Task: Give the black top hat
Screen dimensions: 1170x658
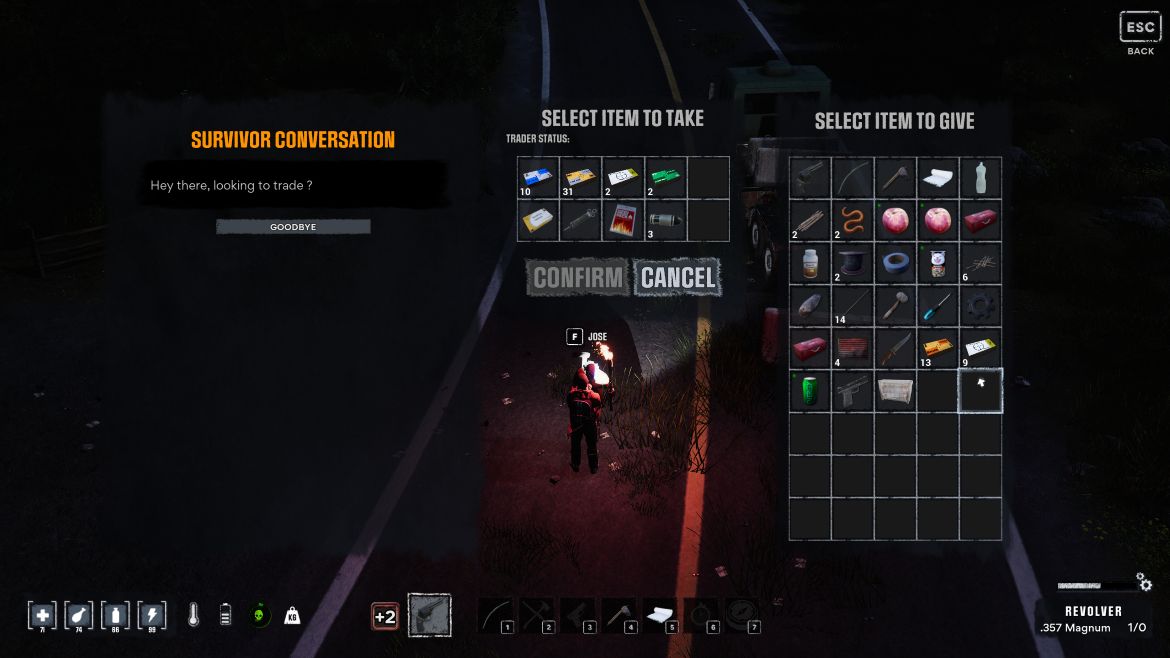Action: click(x=853, y=263)
